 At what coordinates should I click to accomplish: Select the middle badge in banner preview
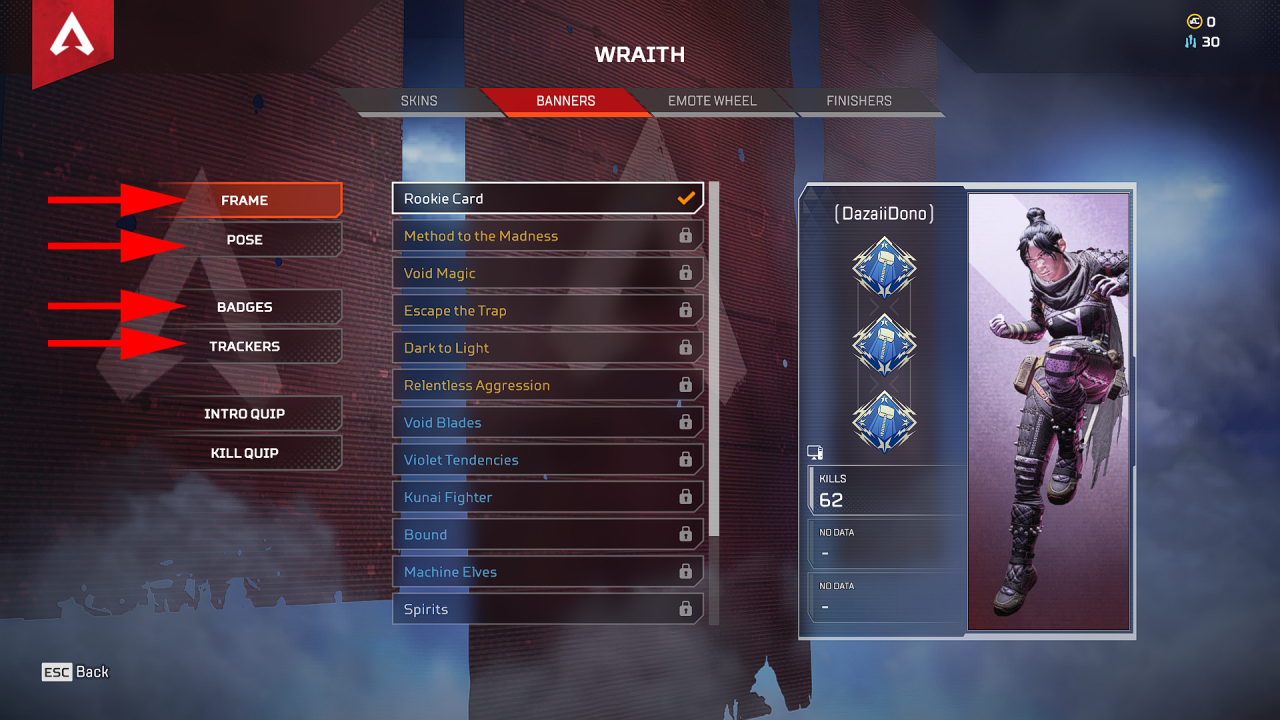coord(884,345)
